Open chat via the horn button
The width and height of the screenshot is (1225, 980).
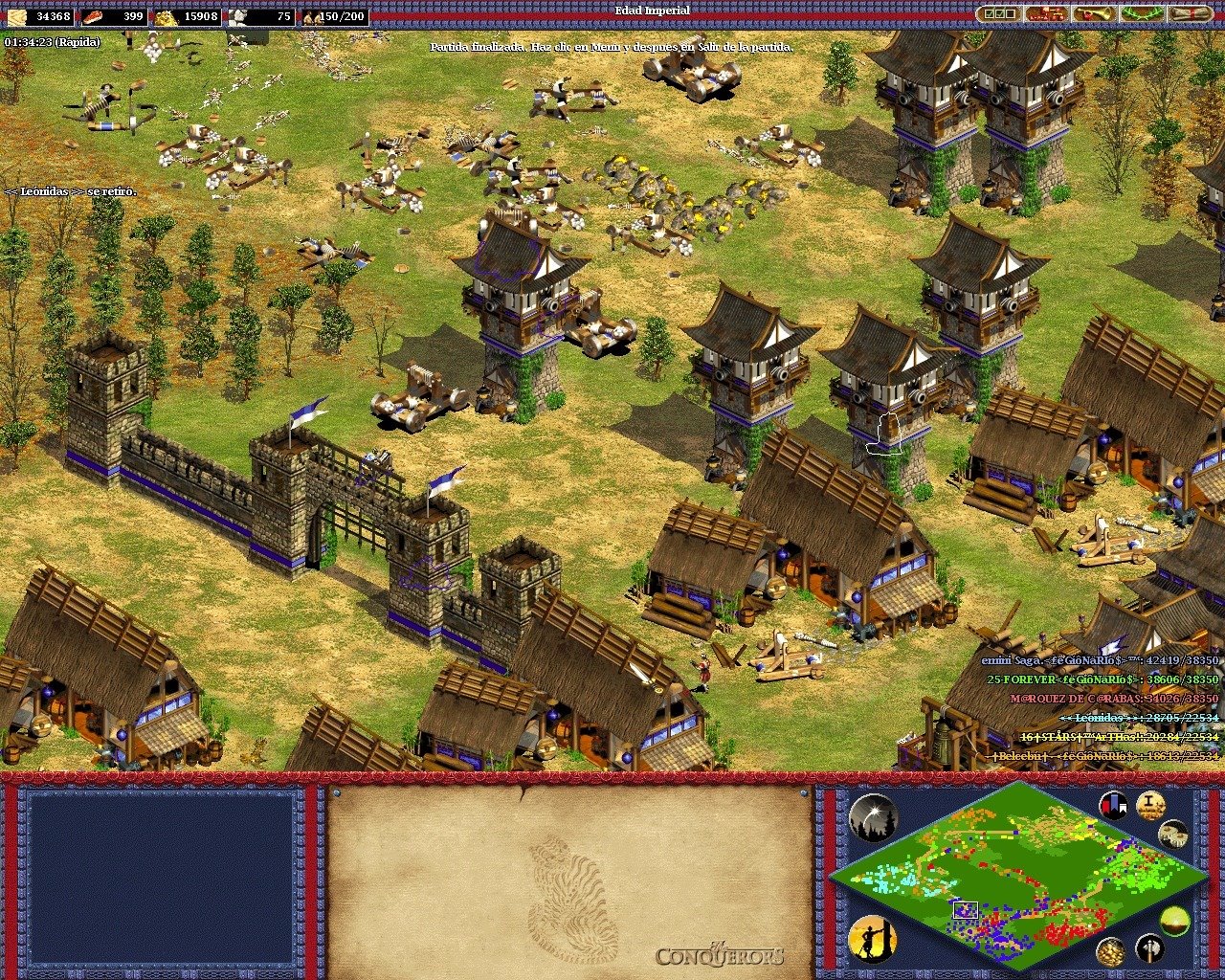click(x=1095, y=14)
